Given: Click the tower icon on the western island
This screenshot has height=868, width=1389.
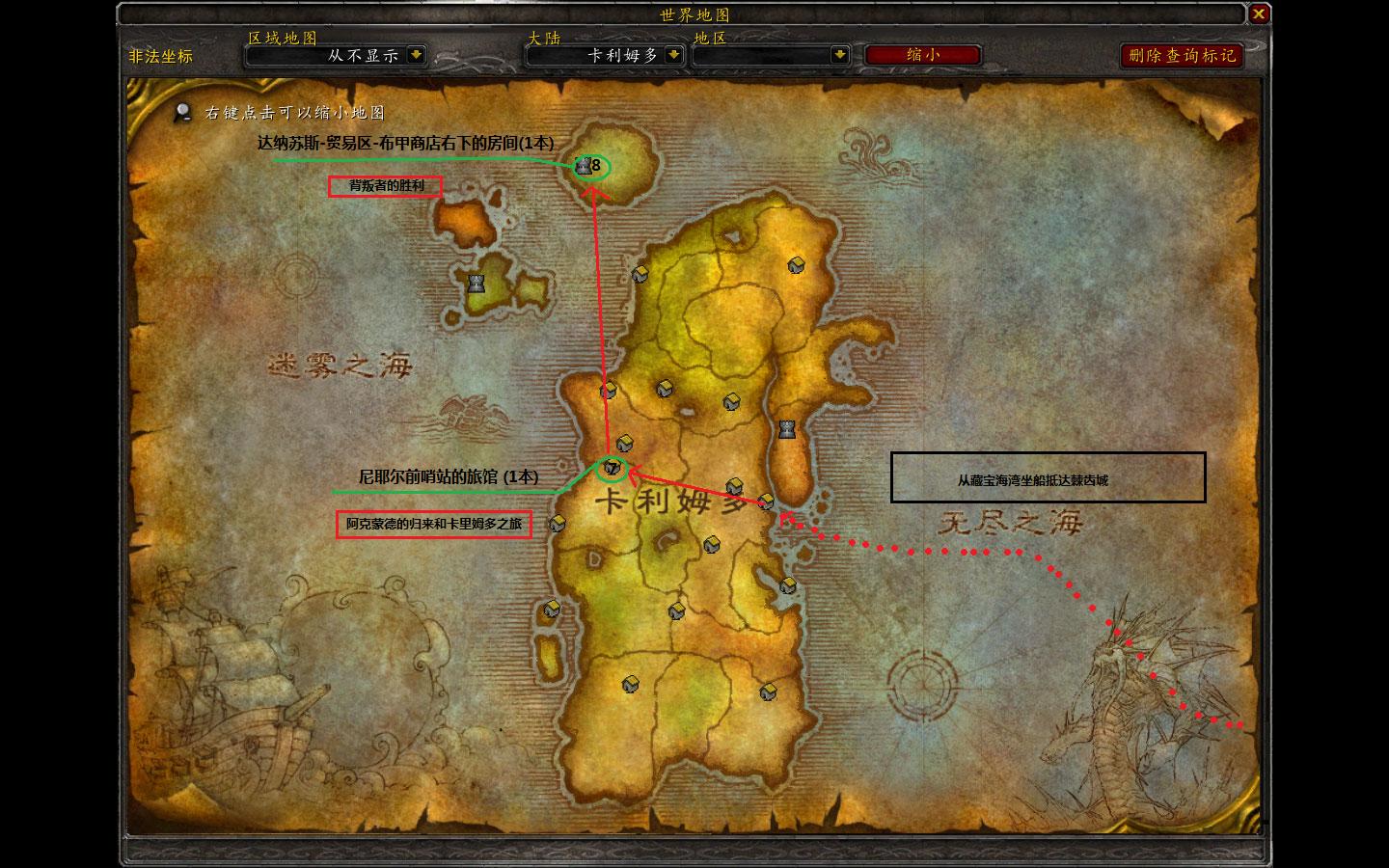Looking at the screenshot, I should coord(476,284).
